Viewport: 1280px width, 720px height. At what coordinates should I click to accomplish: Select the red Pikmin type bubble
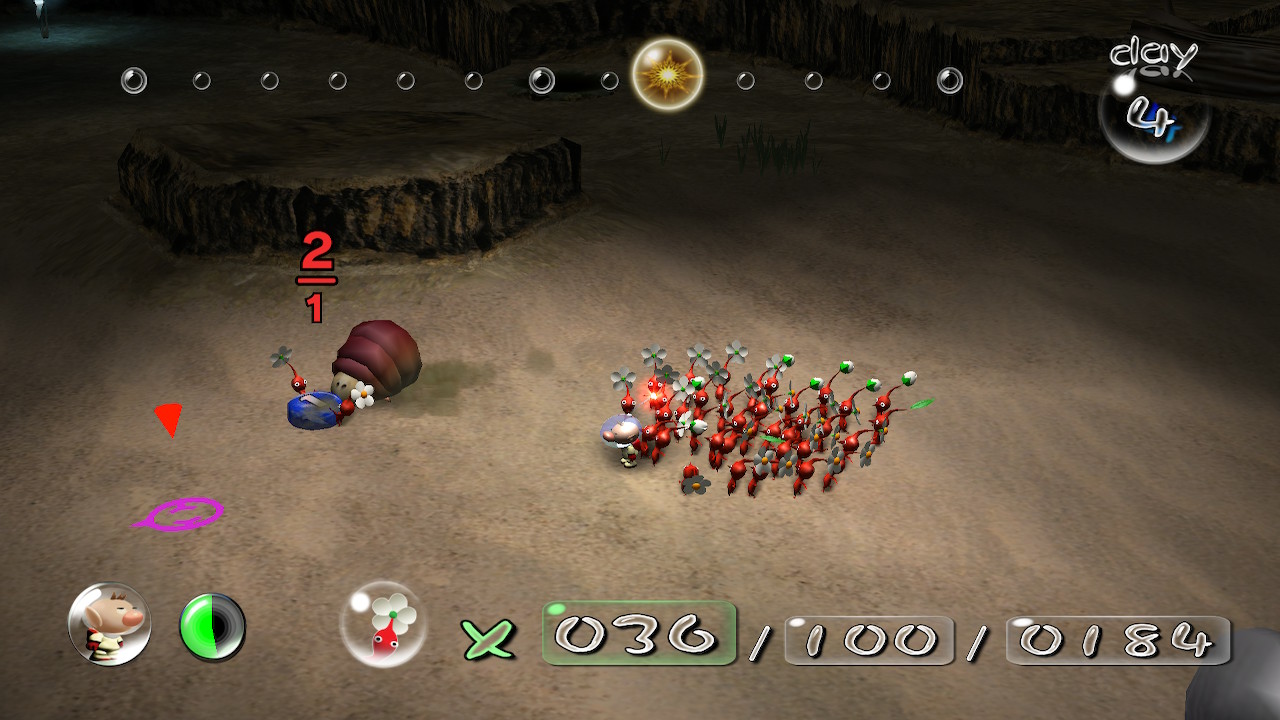(383, 624)
